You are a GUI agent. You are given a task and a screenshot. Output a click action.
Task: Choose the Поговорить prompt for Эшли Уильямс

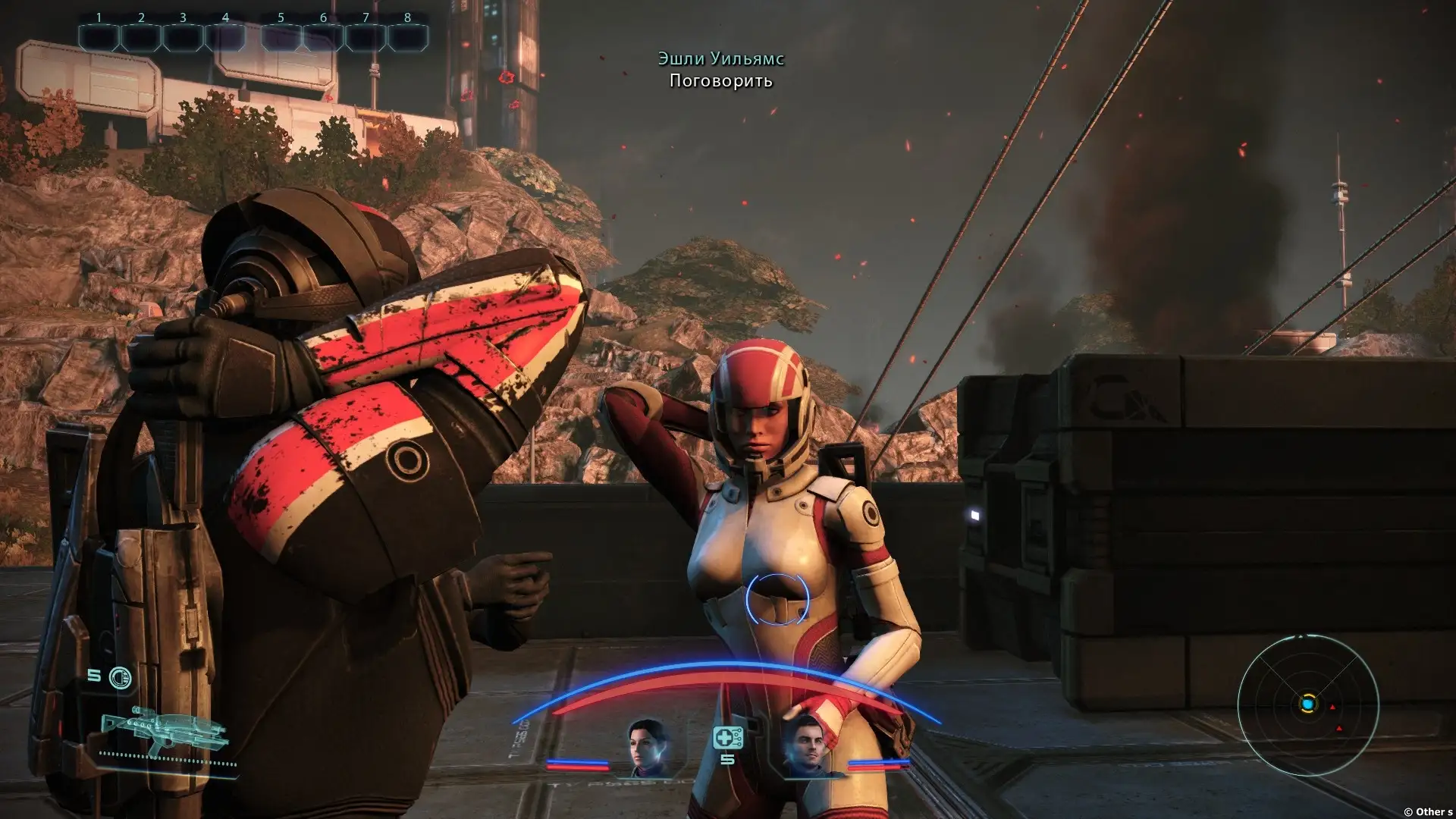720,81
